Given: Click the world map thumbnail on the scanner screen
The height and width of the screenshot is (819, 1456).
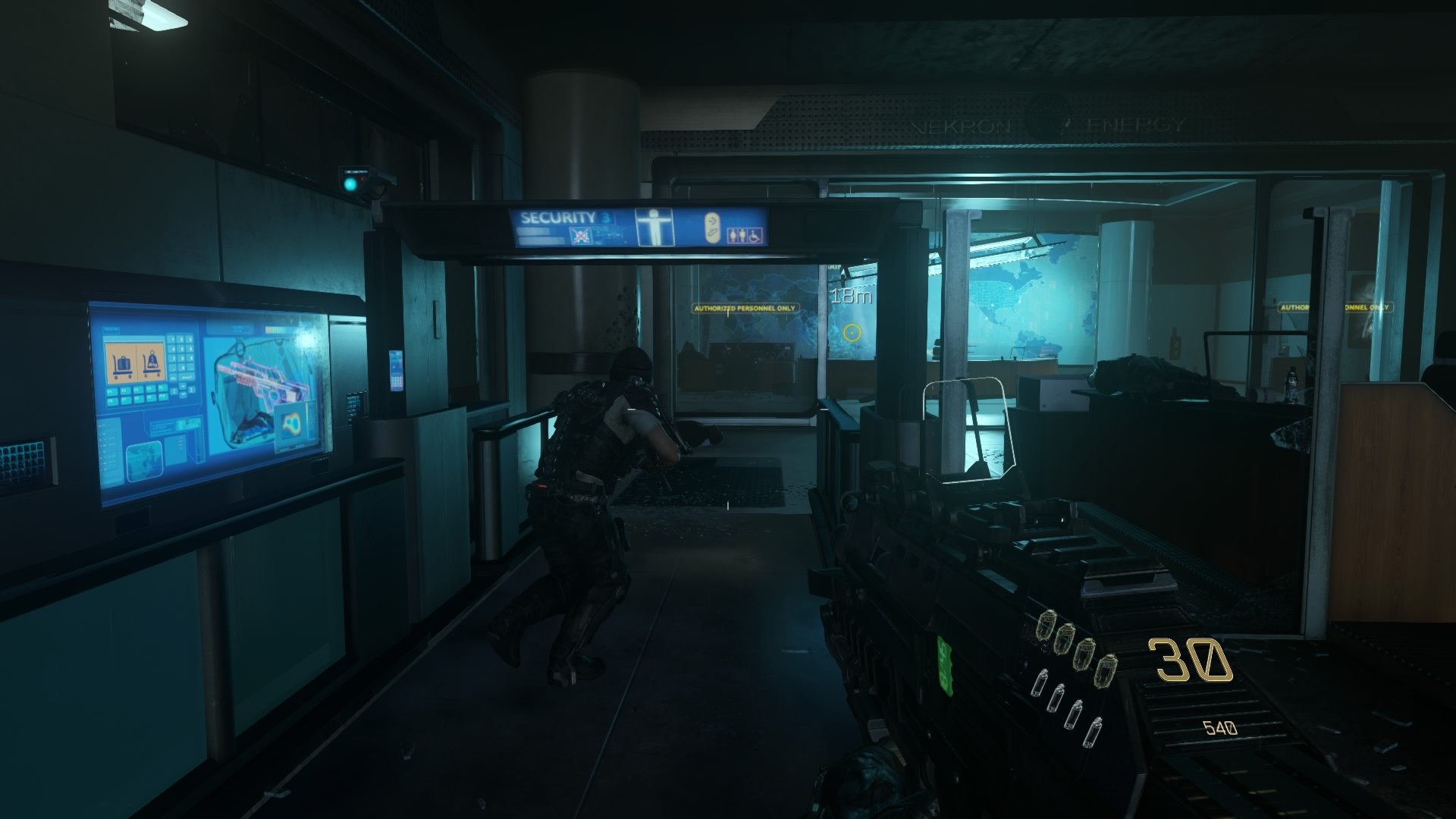Looking at the screenshot, I should 144,461.
